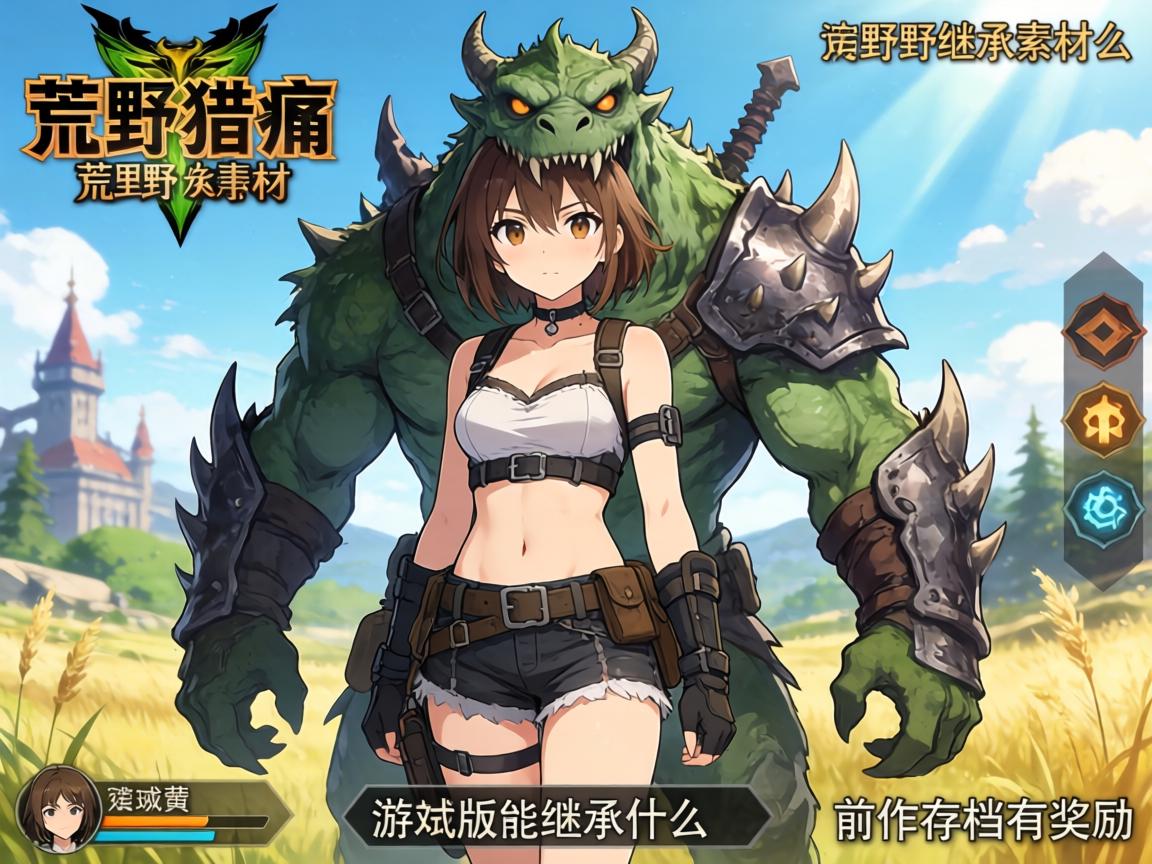The width and height of the screenshot is (1152, 864).
Task: Tap the glowing blue swirl icon
Action: pyautogui.click(x=1103, y=509)
